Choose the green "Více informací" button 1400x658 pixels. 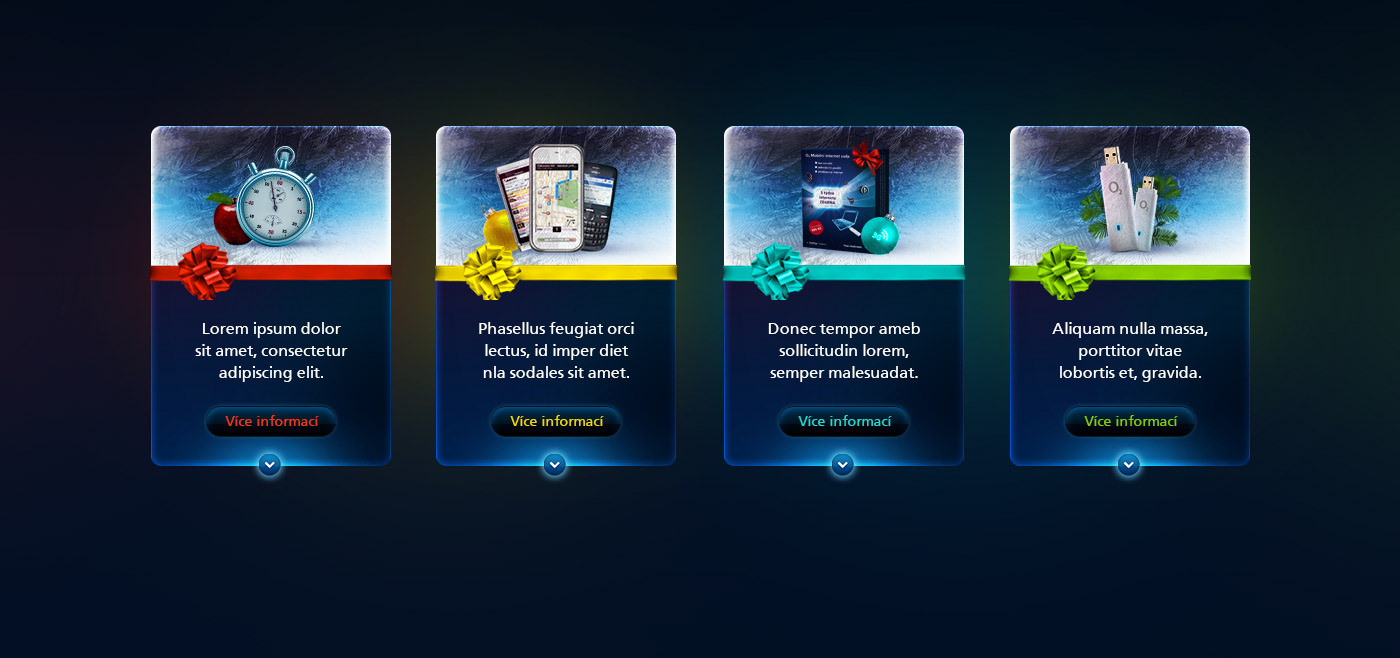(x=1130, y=422)
